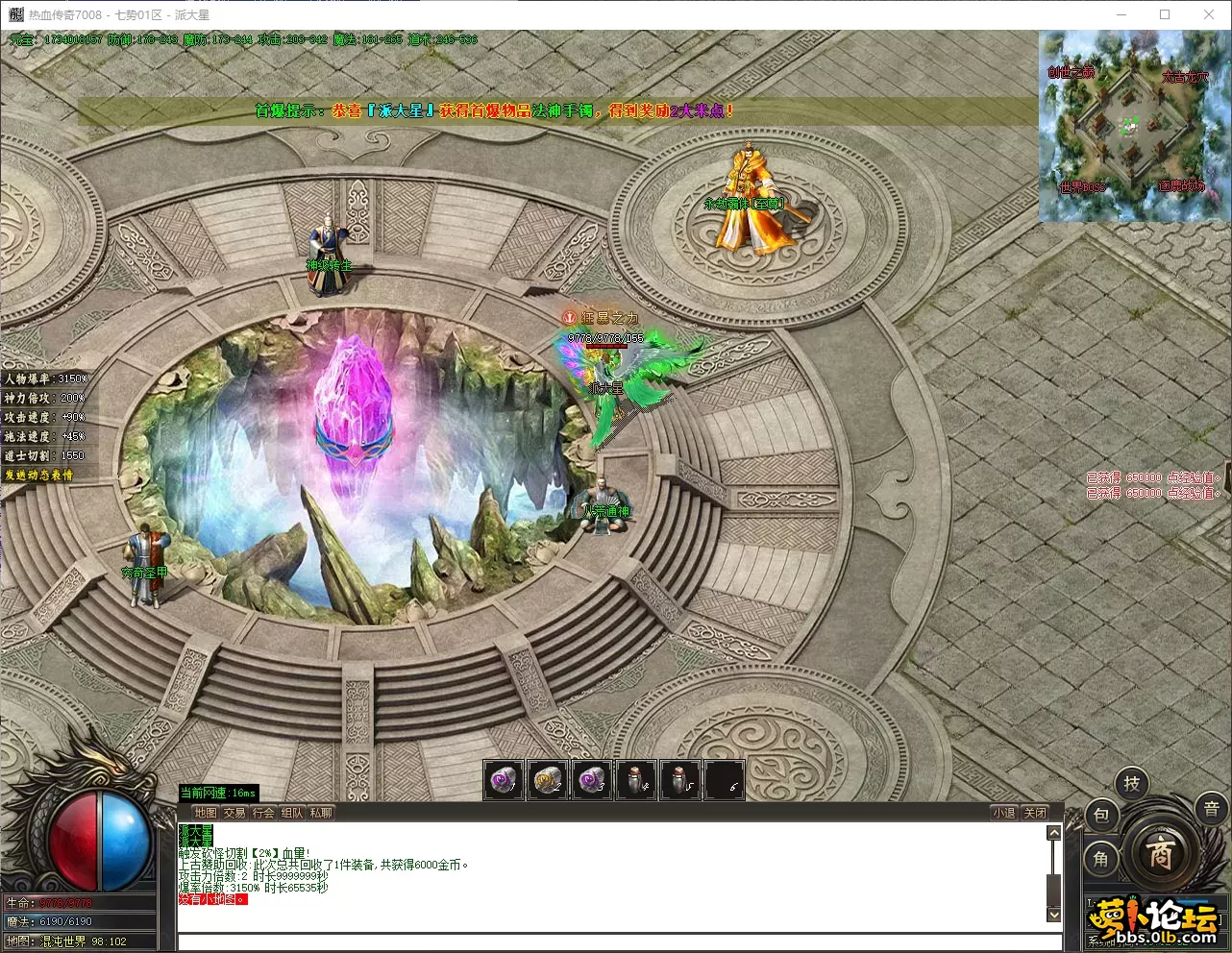The image size is (1232, 953).
Task: Select the 组队 party tab
Action: tap(292, 813)
